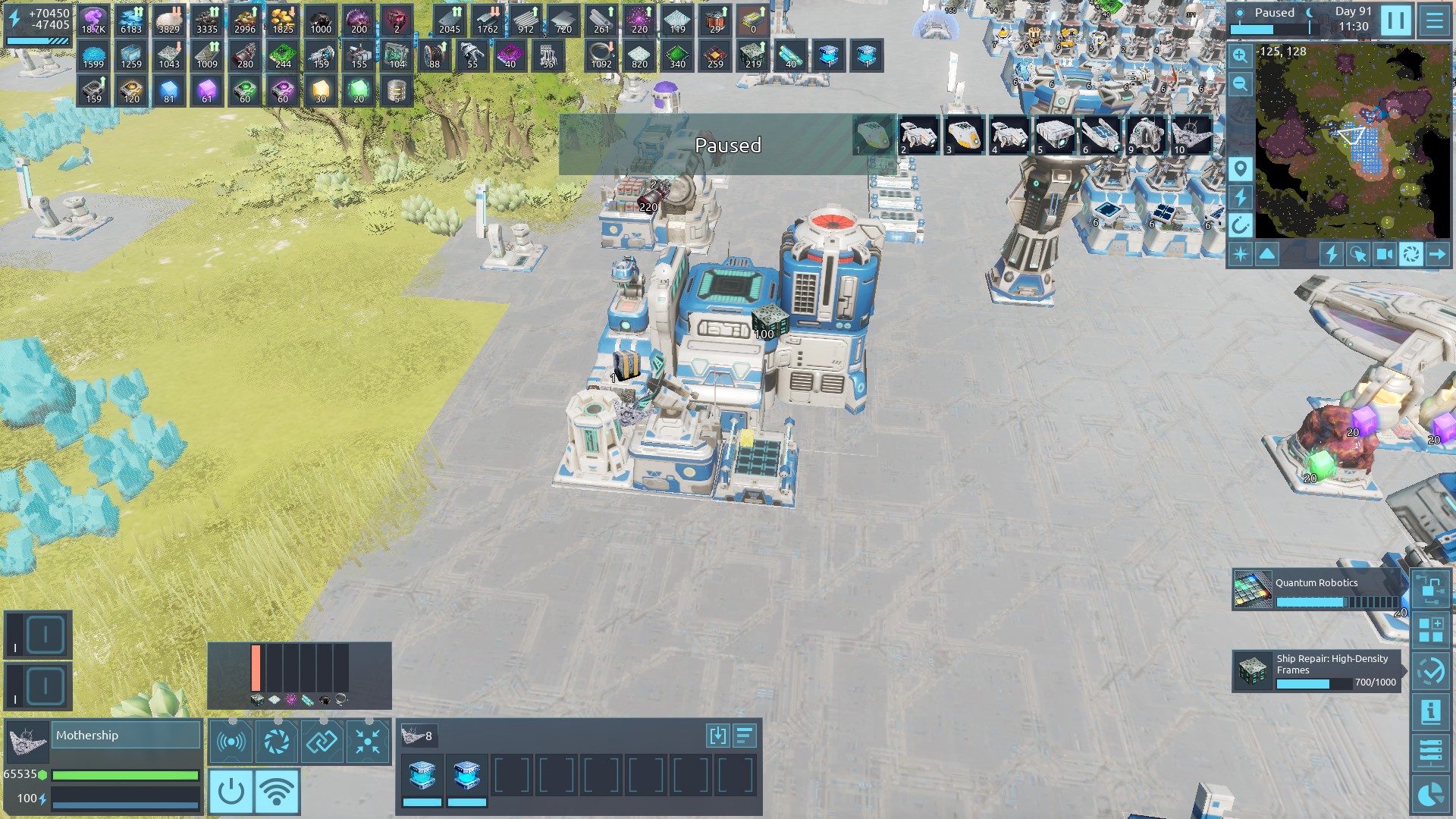Toggle the Mothership power button
Image resolution: width=1456 pixels, height=819 pixels.
(231, 791)
